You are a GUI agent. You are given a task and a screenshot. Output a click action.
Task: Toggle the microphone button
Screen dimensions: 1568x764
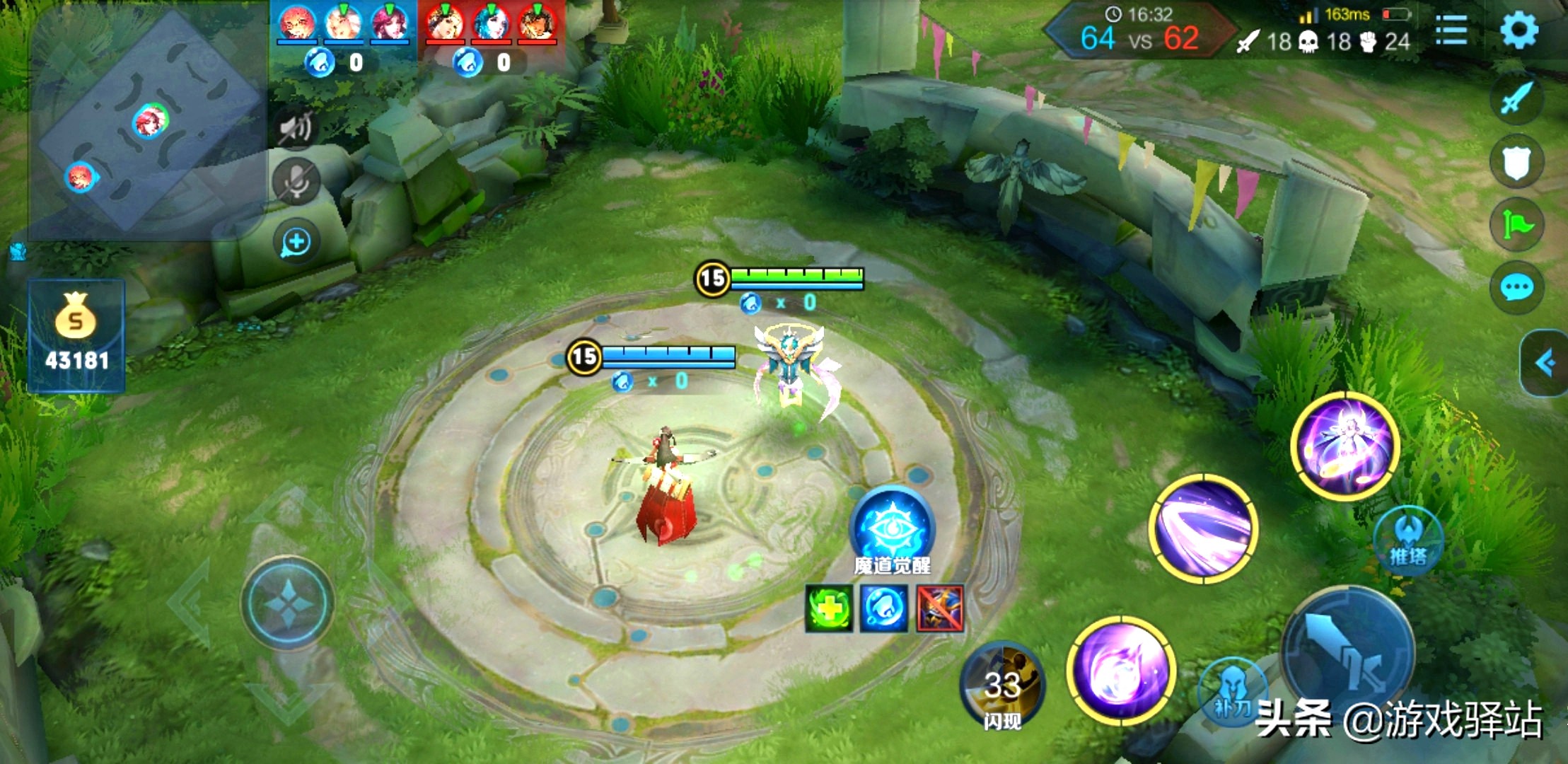point(296,182)
